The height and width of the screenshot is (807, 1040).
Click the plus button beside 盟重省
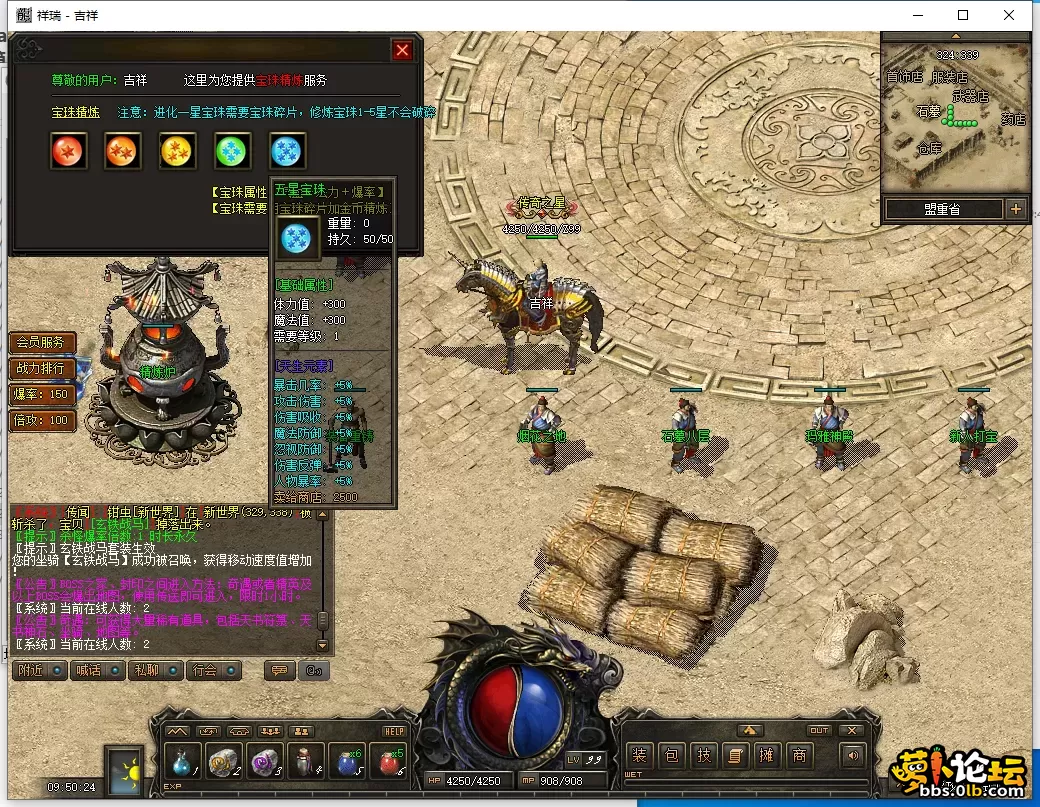click(1016, 209)
